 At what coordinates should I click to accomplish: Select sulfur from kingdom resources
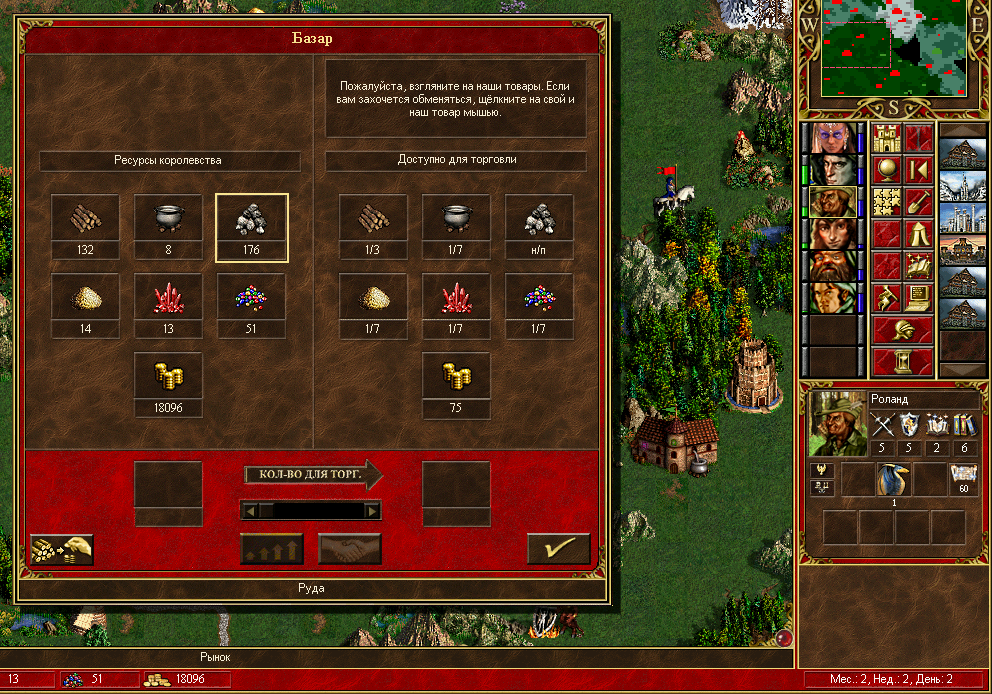(x=85, y=297)
